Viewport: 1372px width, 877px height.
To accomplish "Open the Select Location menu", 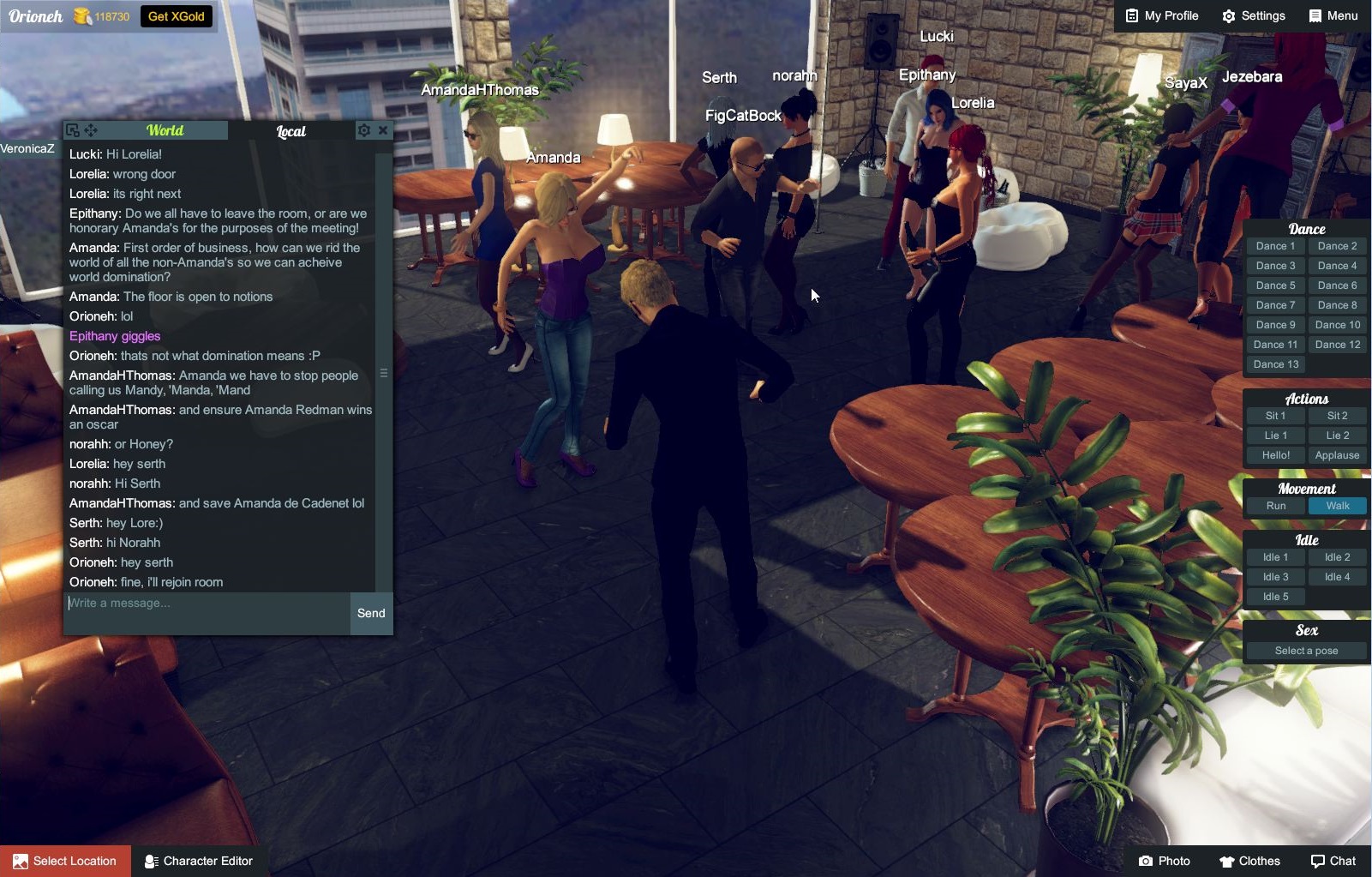I will coord(66,861).
